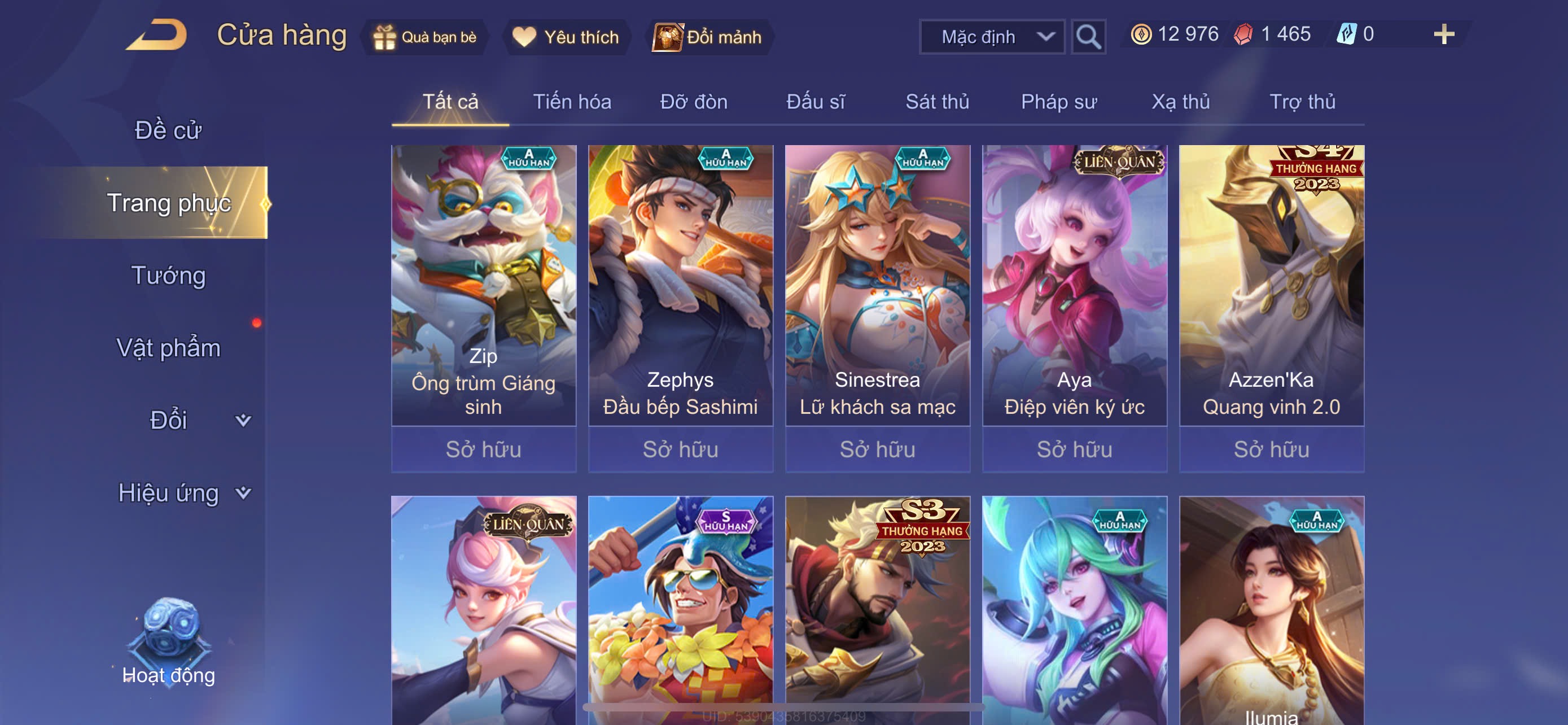Select the Zephys Đầu bếp Sashimi skin card
1568x725 pixels.
[x=680, y=286]
